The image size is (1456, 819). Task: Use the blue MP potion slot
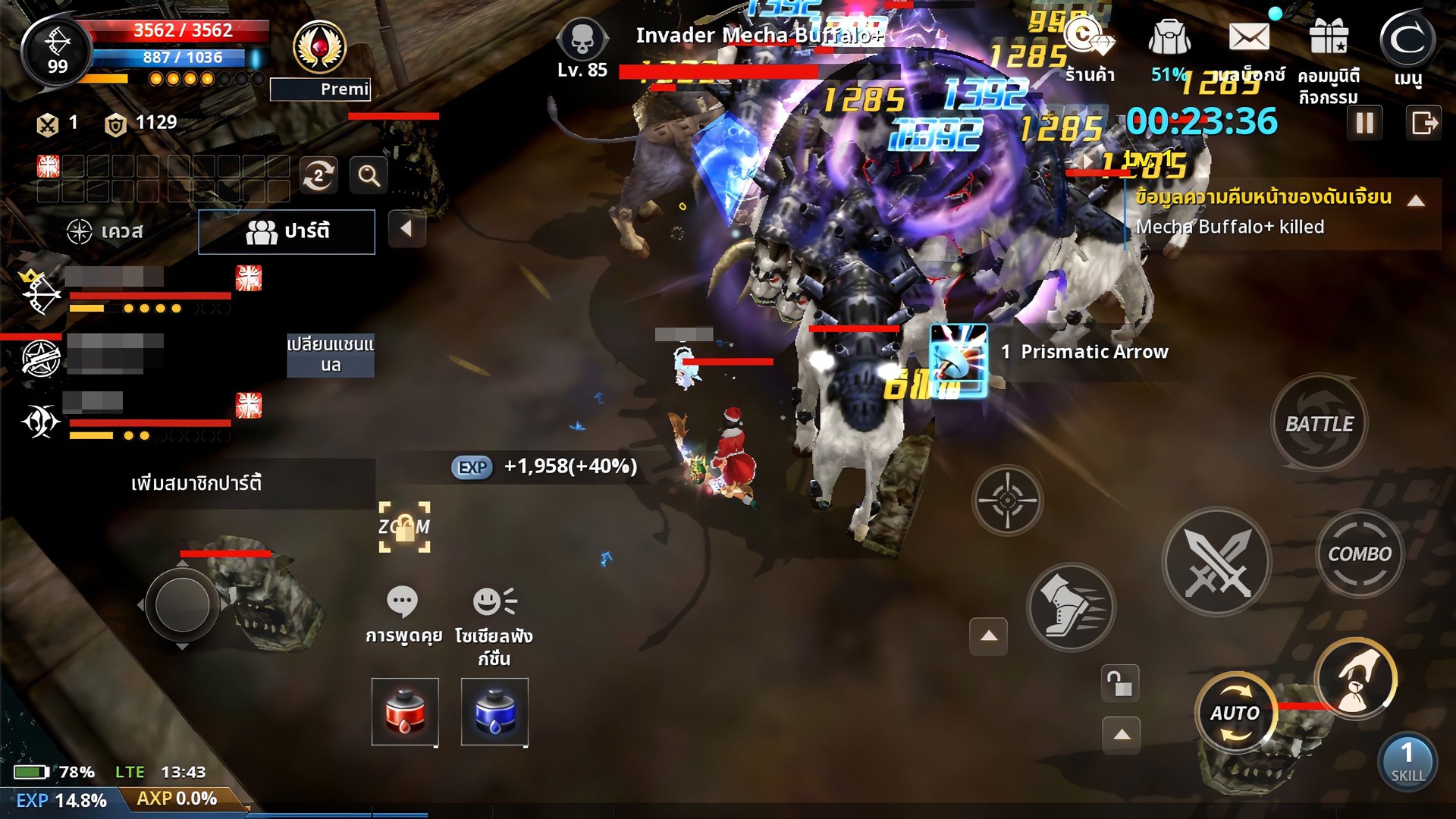[494, 712]
